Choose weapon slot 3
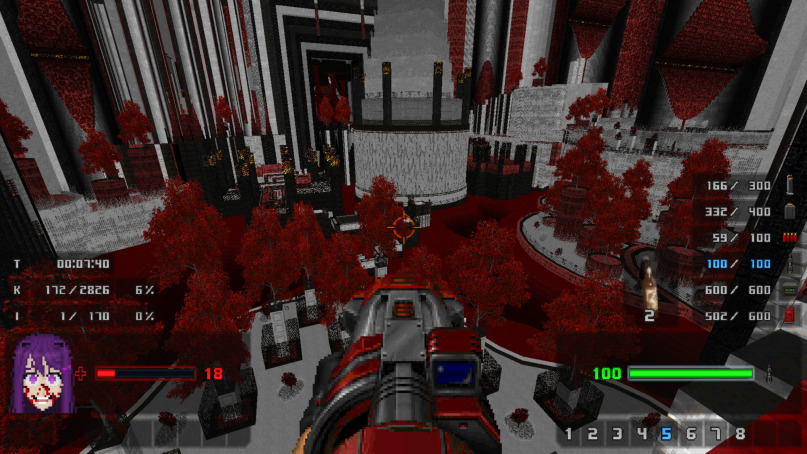807x454 pixels. (617, 434)
